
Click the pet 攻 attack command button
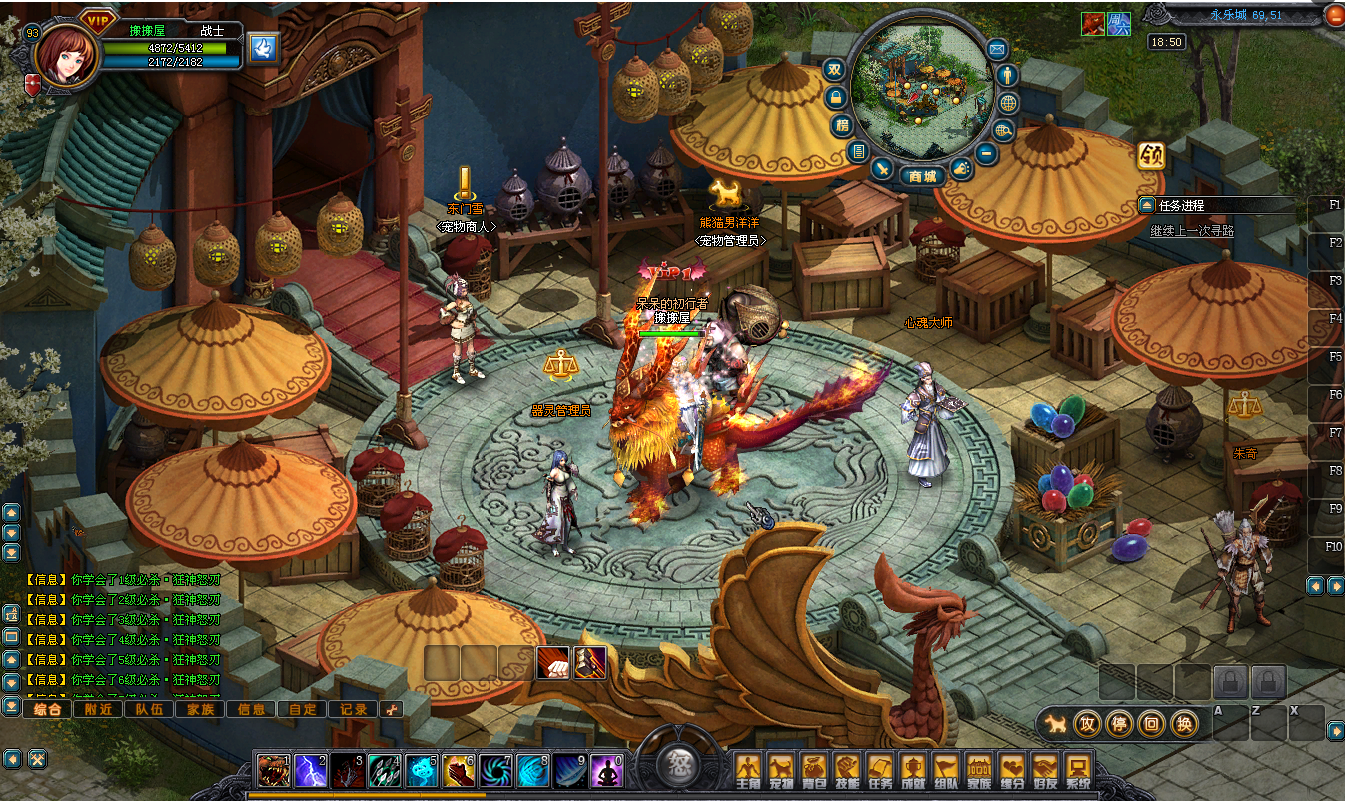pyautogui.click(x=1087, y=722)
